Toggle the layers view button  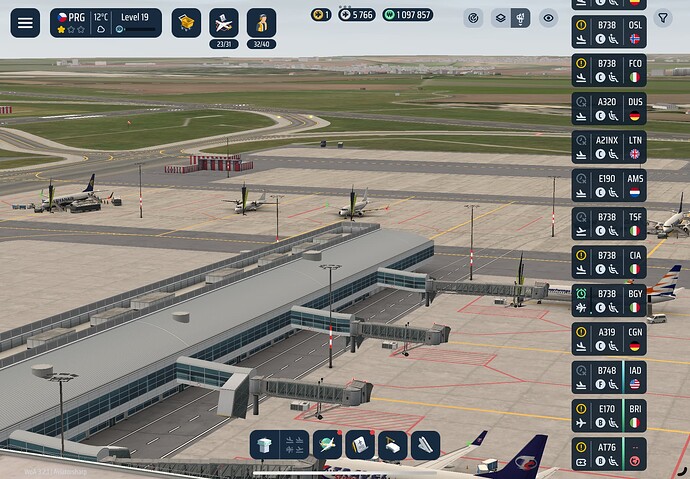point(499,18)
